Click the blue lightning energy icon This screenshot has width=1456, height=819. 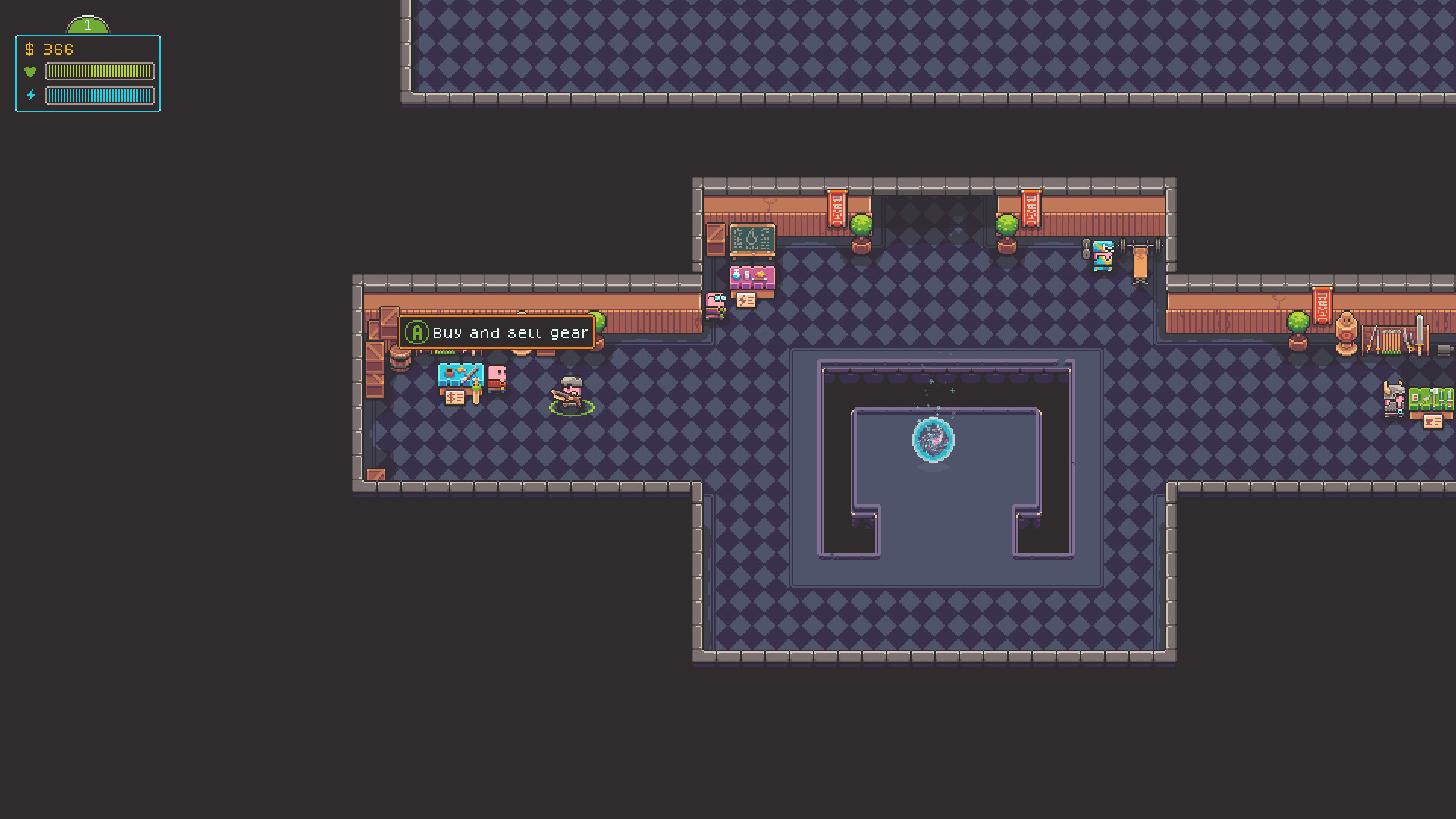tap(31, 95)
